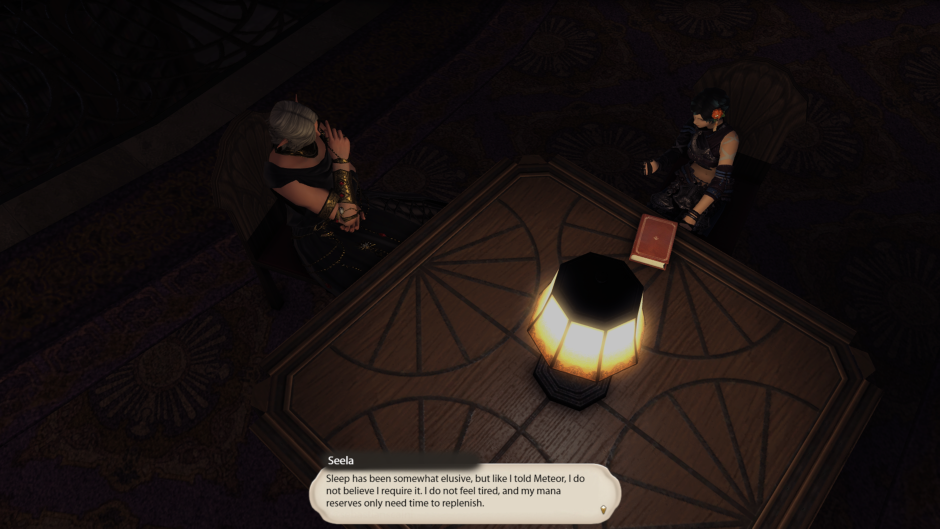The width and height of the screenshot is (940, 529).
Task: Click the dialogue advance arrow marker
Action: pos(603,510)
